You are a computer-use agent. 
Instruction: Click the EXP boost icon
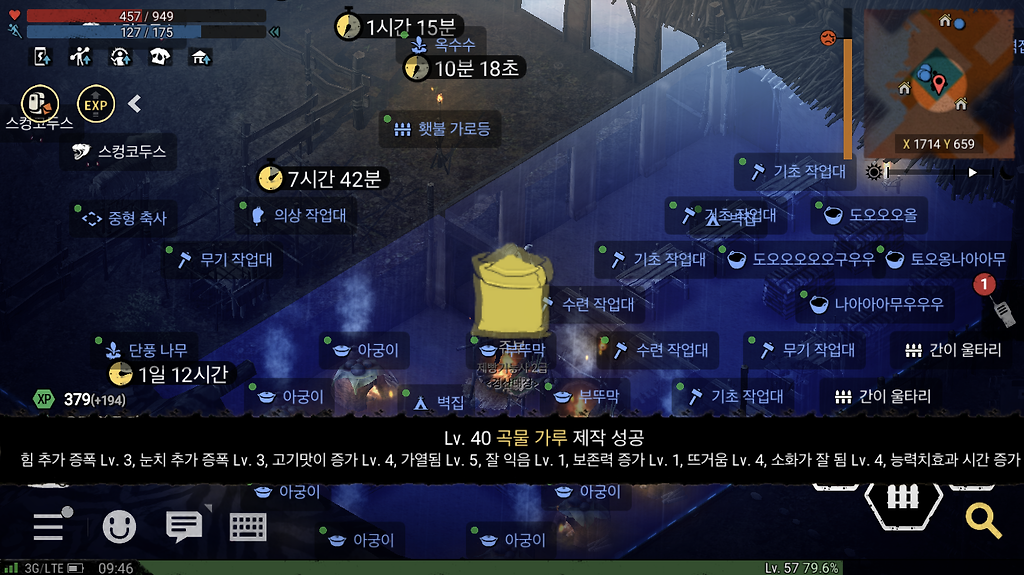tap(96, 103)
